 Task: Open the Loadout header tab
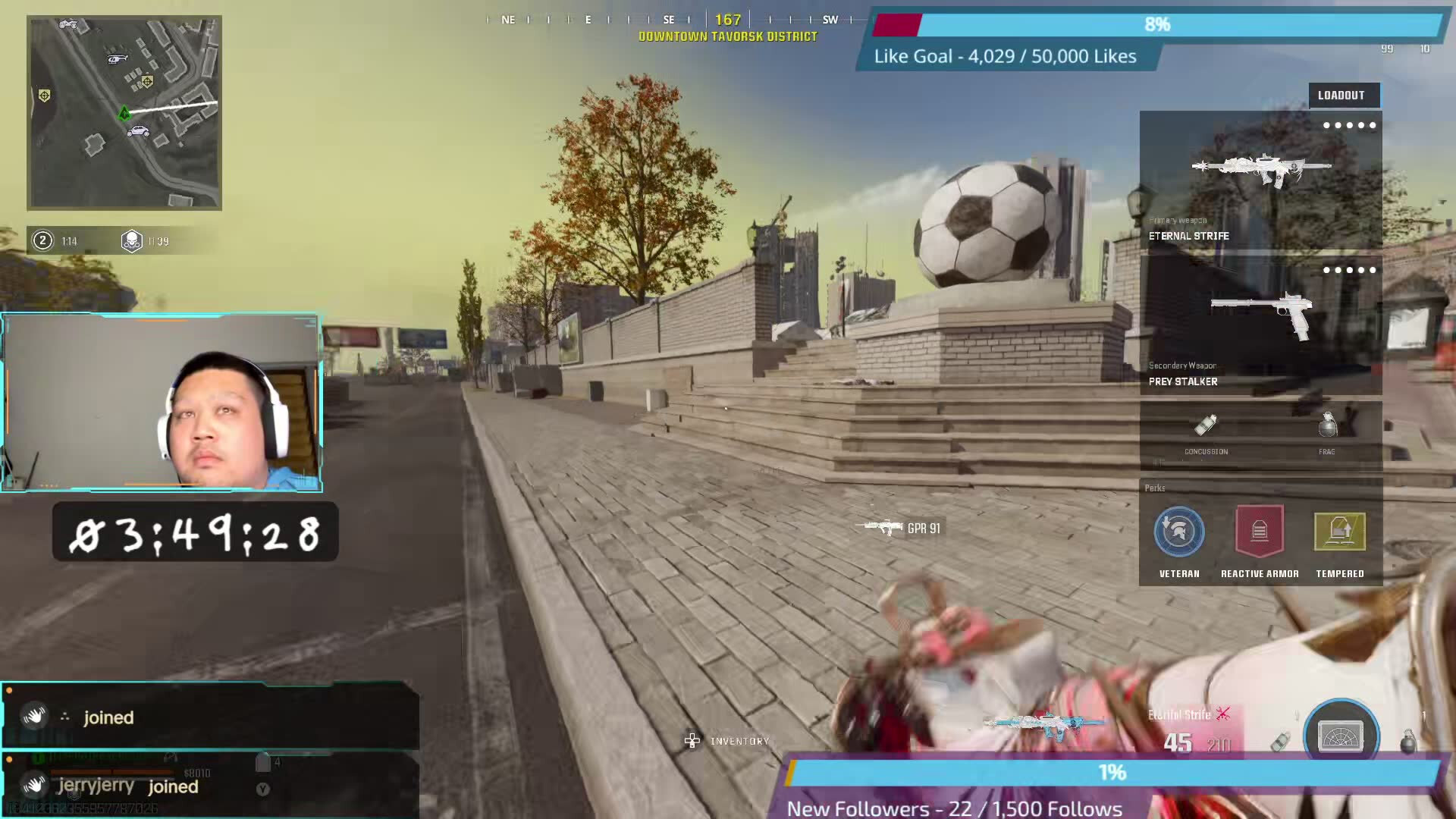[1341, 96]
